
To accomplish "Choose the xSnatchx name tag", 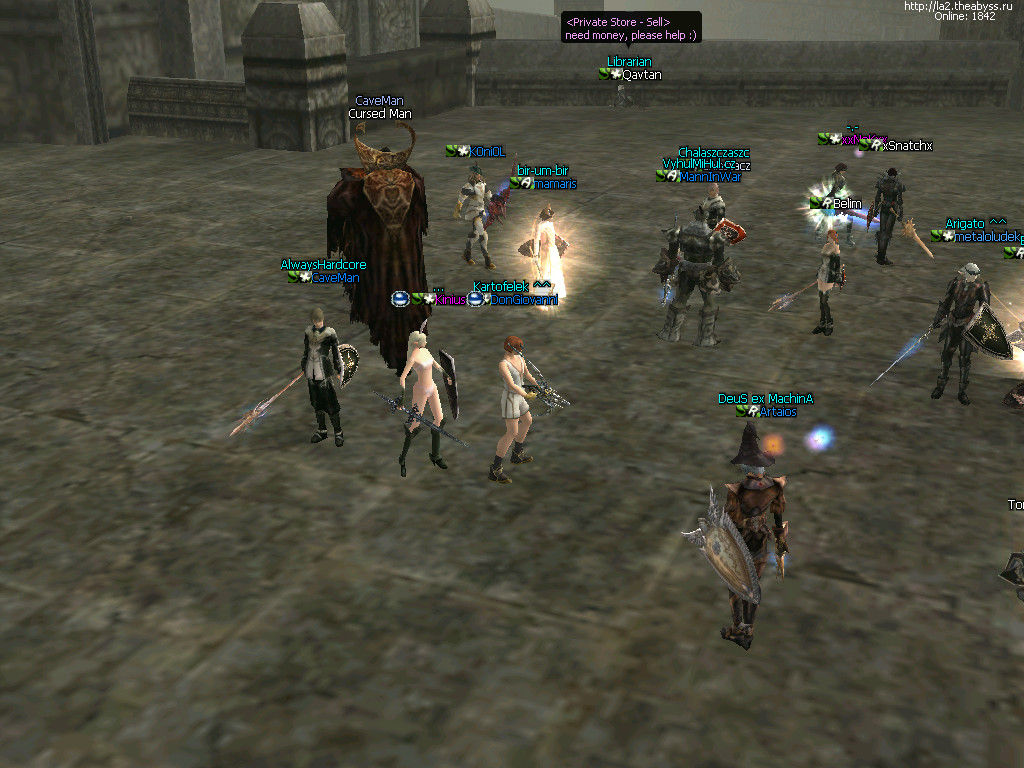I will tap(906, 146).
